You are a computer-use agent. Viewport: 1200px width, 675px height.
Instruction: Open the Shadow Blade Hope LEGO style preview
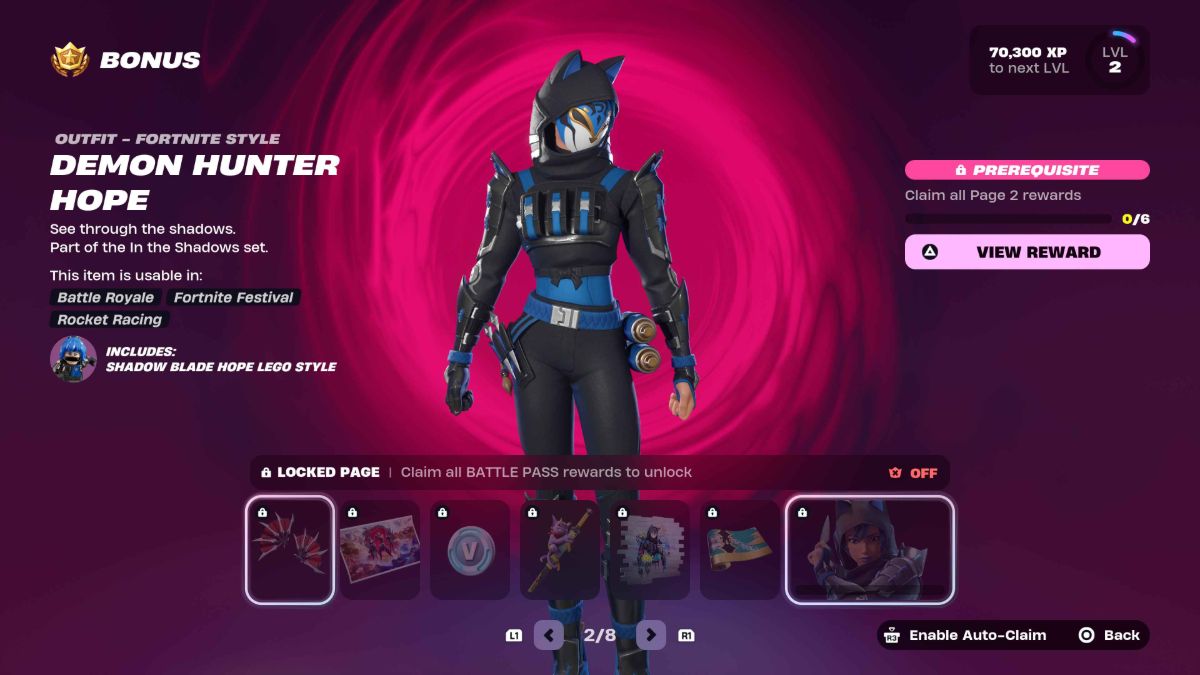[x=74, y=359]
